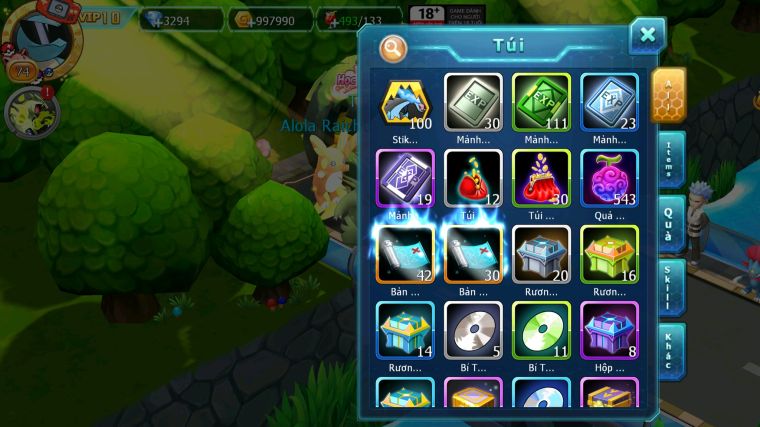
Task: Close the Túi bag window
Action: pyautogui.click(x=647, y=35)
